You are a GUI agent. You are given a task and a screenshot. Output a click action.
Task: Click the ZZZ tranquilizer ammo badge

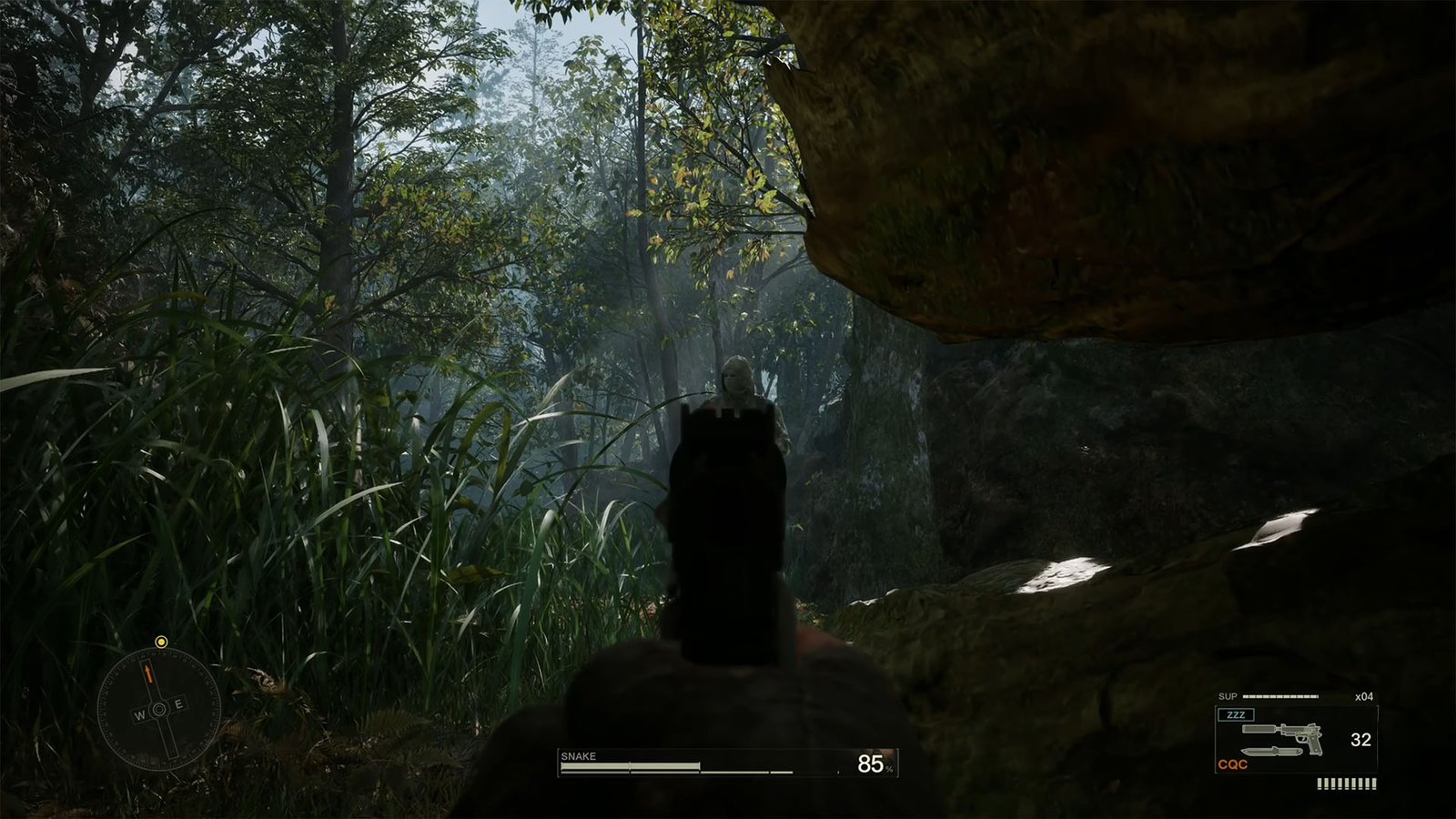click(1236, 714)
